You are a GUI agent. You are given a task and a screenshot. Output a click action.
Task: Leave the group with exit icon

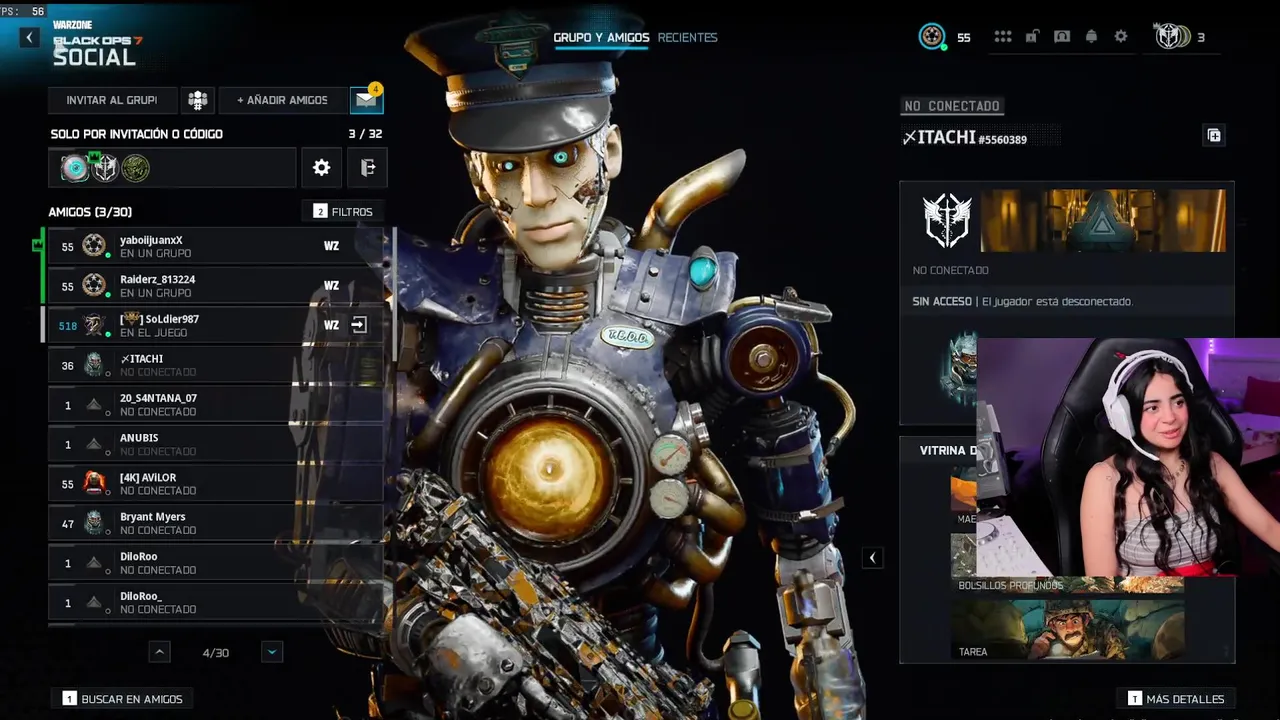[367, 168]
